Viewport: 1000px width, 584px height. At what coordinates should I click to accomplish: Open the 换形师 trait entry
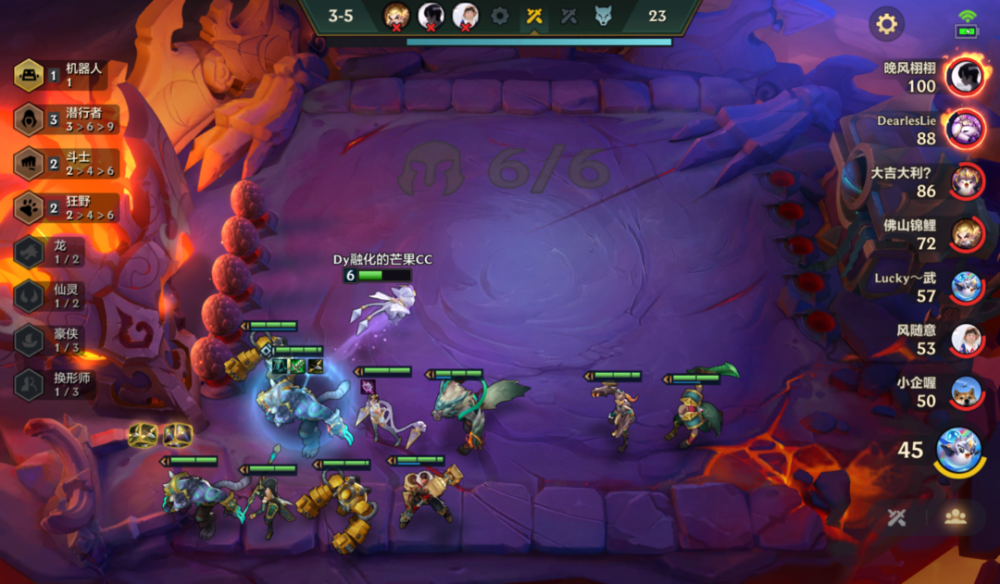[62, 383]
